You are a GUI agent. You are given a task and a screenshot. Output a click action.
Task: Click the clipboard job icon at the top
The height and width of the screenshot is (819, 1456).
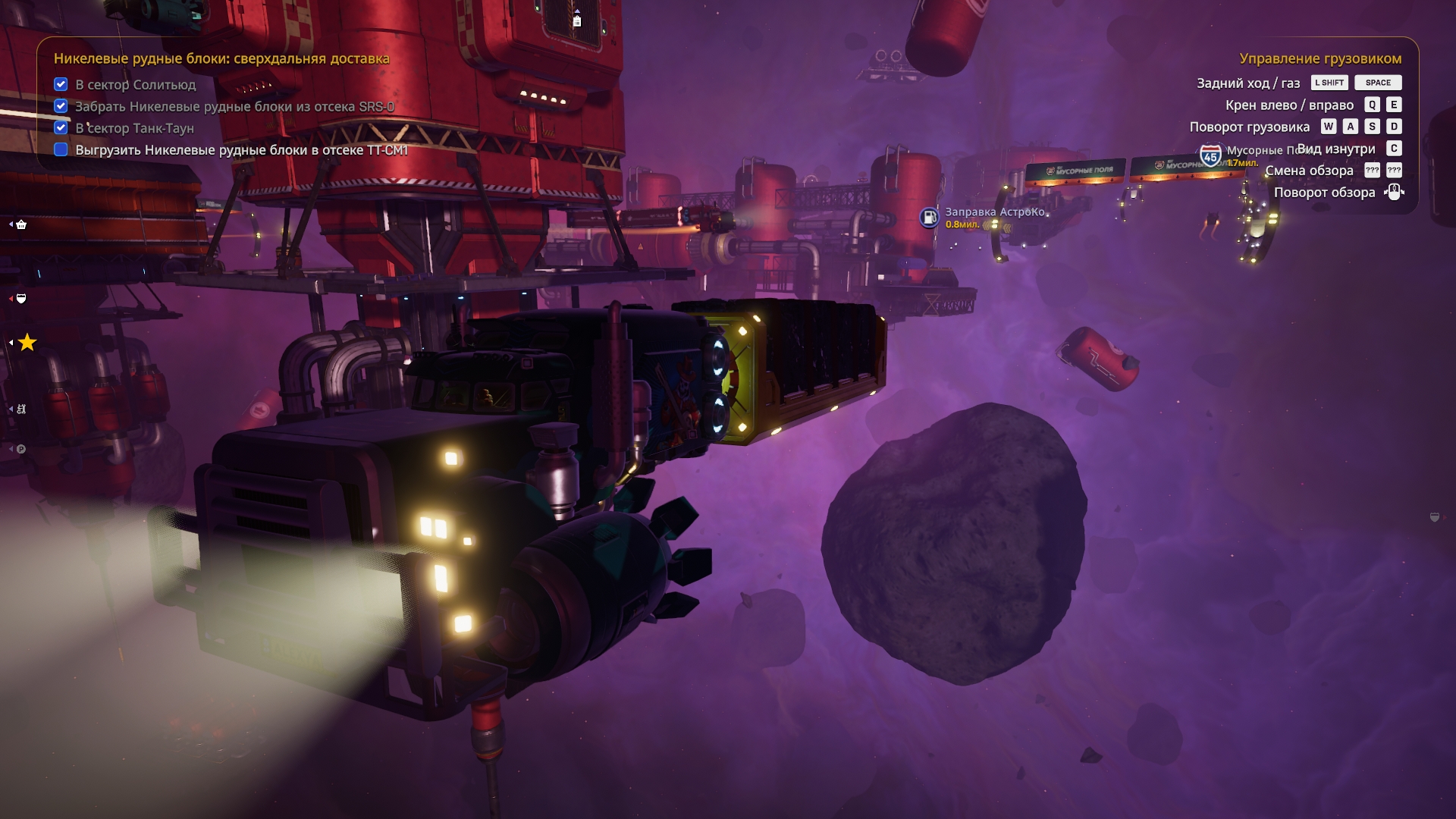tap(577, 20)
